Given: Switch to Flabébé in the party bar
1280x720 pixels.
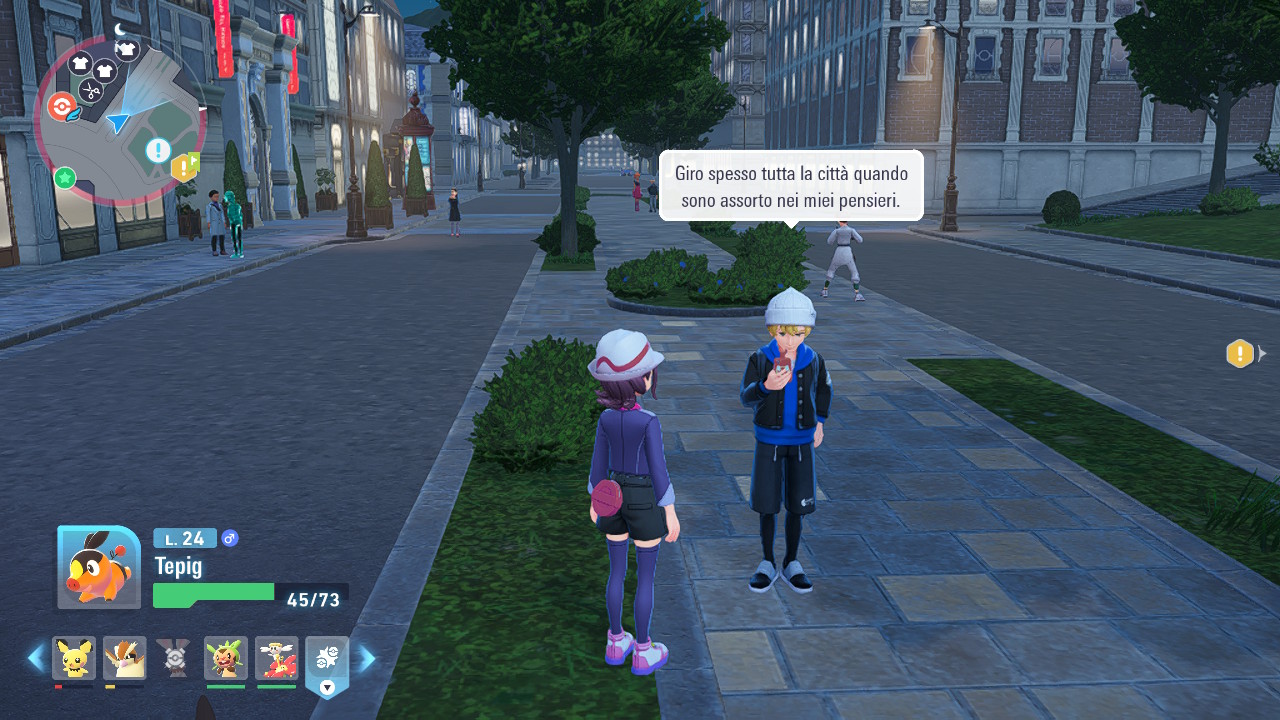Looking at the screenshot, I should (277, 657).
